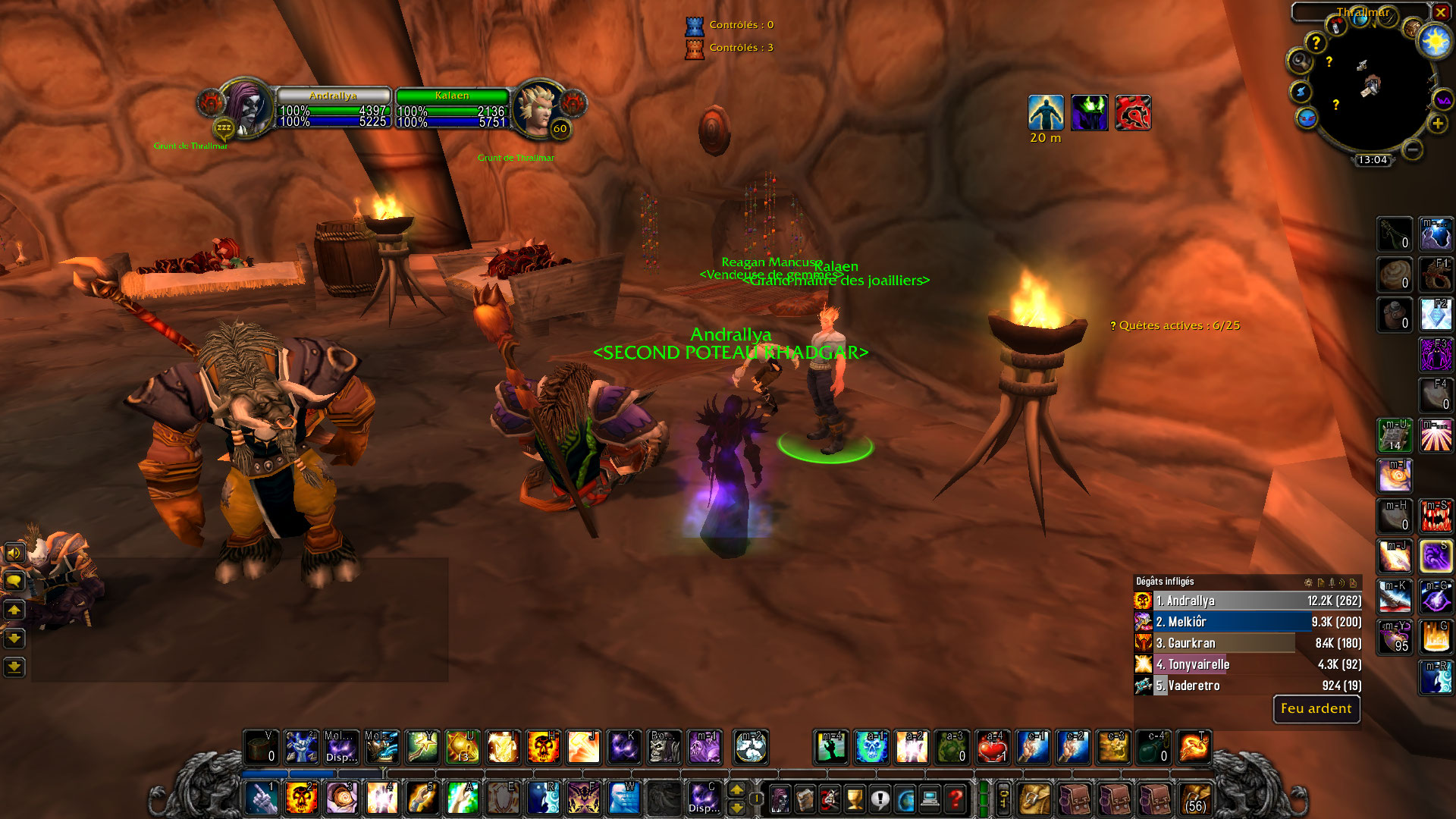Expand the left side panel with its up arrow
The width and height of the screenshot is (1456, 819).
tap(14, 610)
